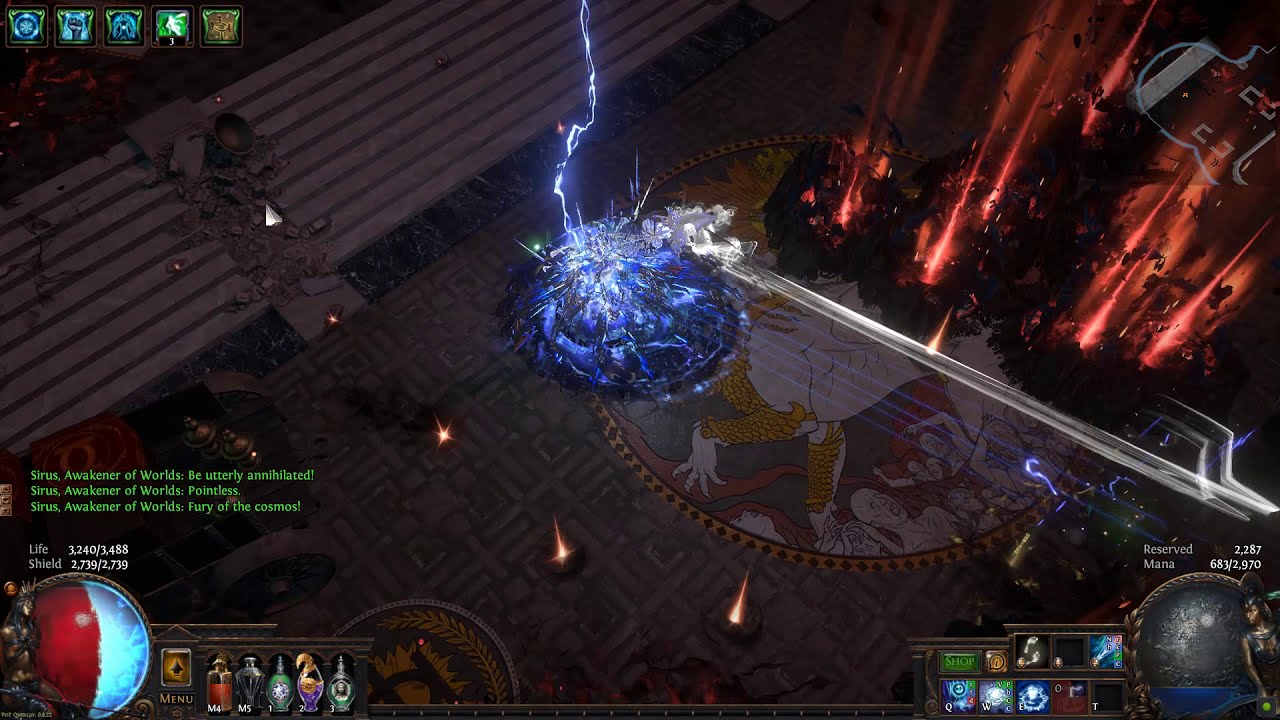Activate the E frost ring skill
Image resolution: width=1280 pixels, height=720 pixels.
coord(1032,695)
